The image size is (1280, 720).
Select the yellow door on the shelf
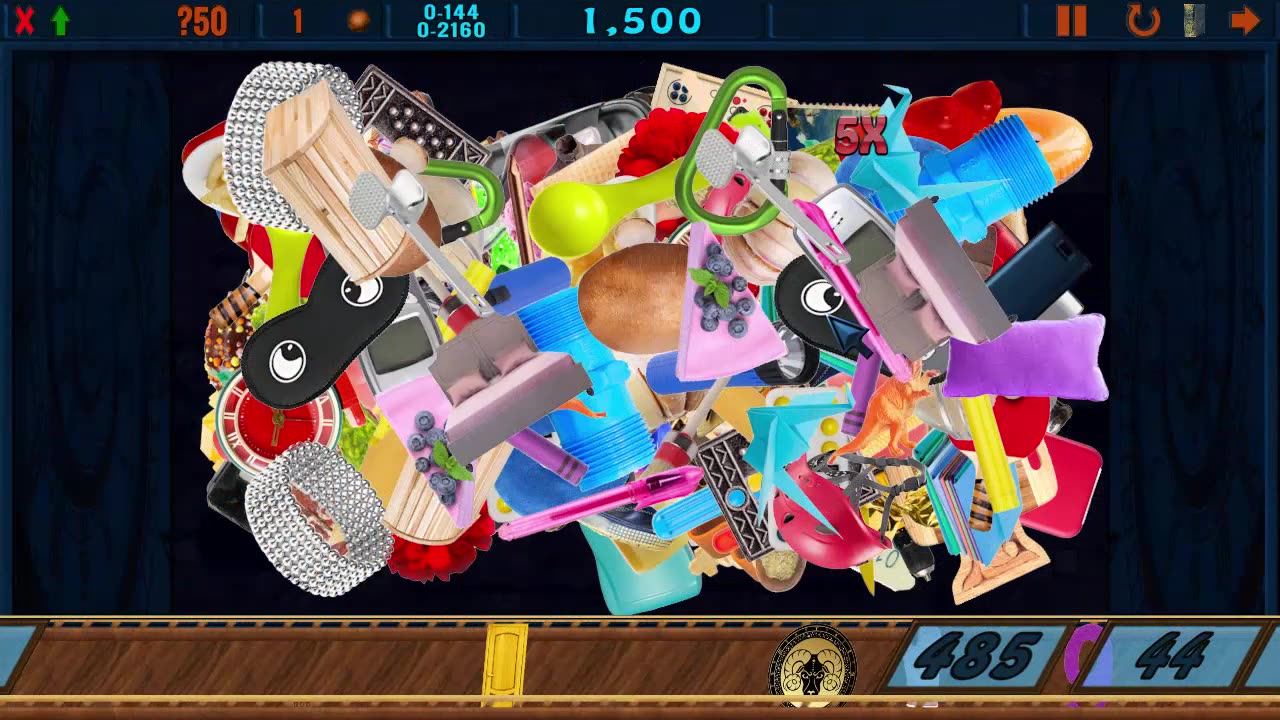(x=505, y=661)
